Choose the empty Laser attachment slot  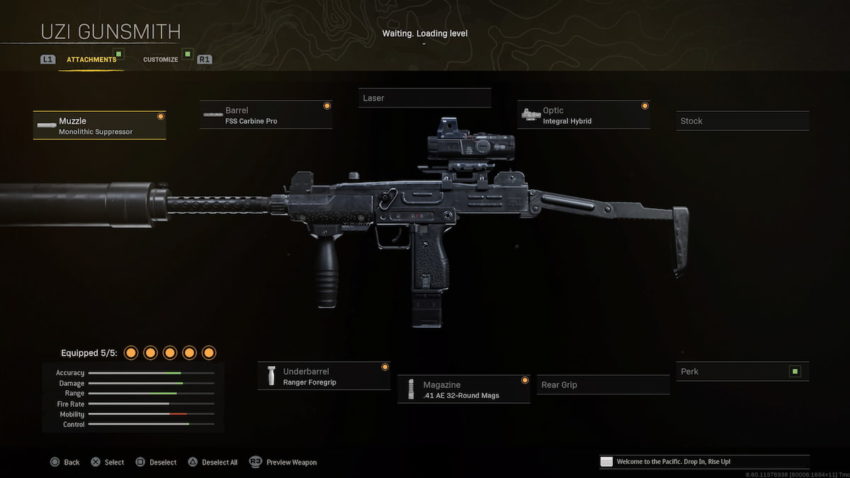pyautogui.click(x=425, y=98)
